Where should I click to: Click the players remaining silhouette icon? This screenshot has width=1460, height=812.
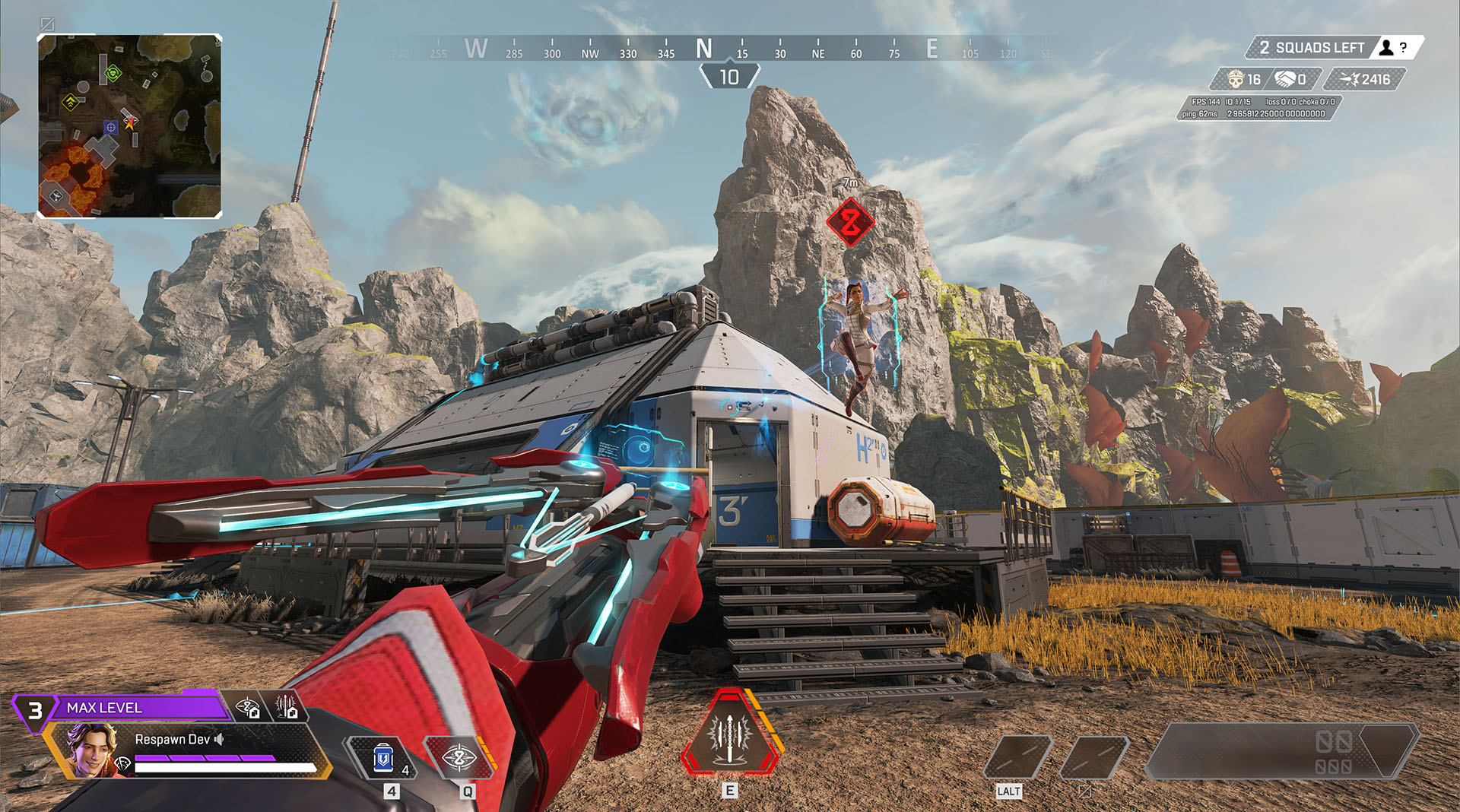pyautogui.click(x=1386, y=48)
